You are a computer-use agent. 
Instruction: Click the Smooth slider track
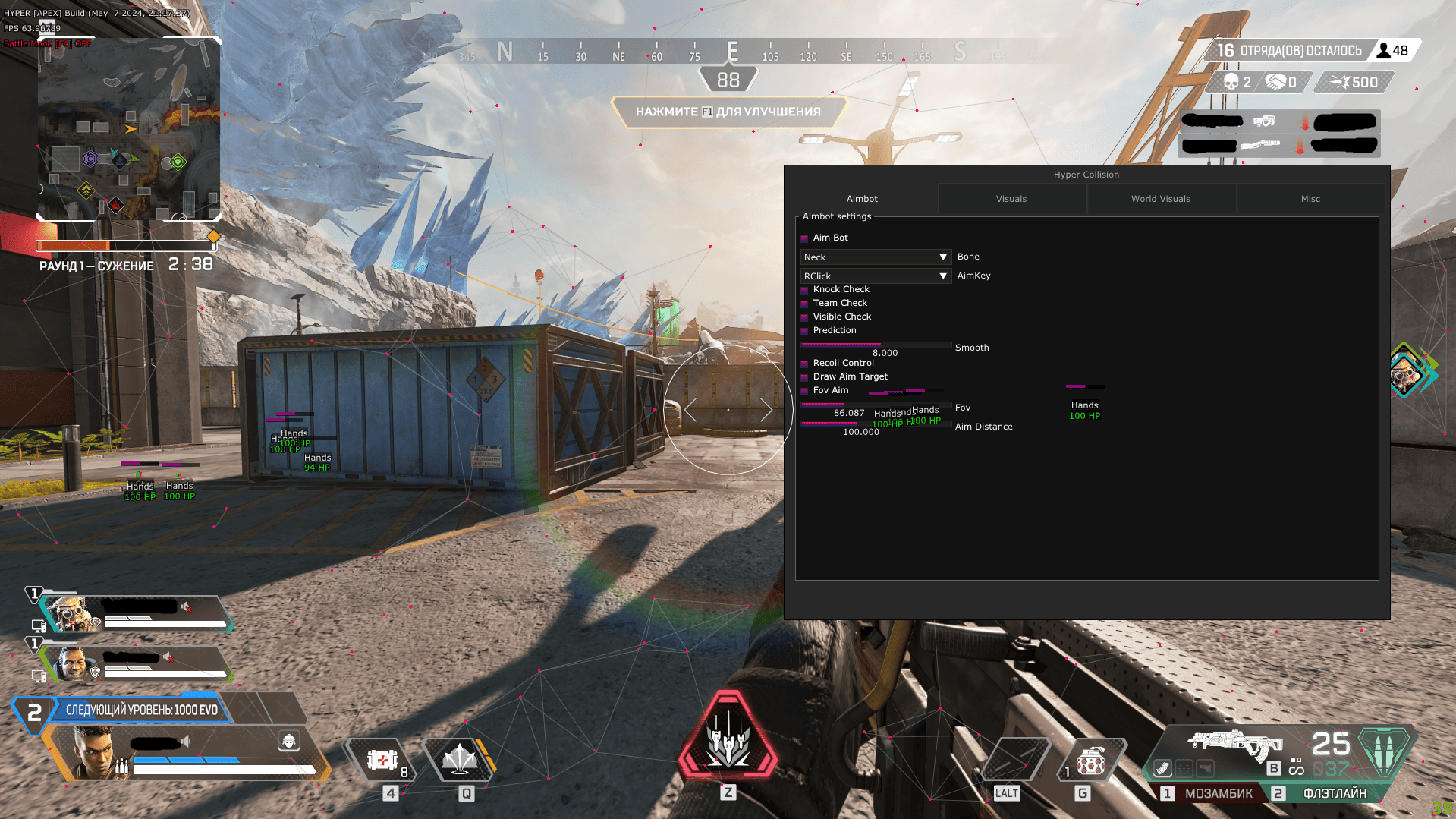coord(875,345)
